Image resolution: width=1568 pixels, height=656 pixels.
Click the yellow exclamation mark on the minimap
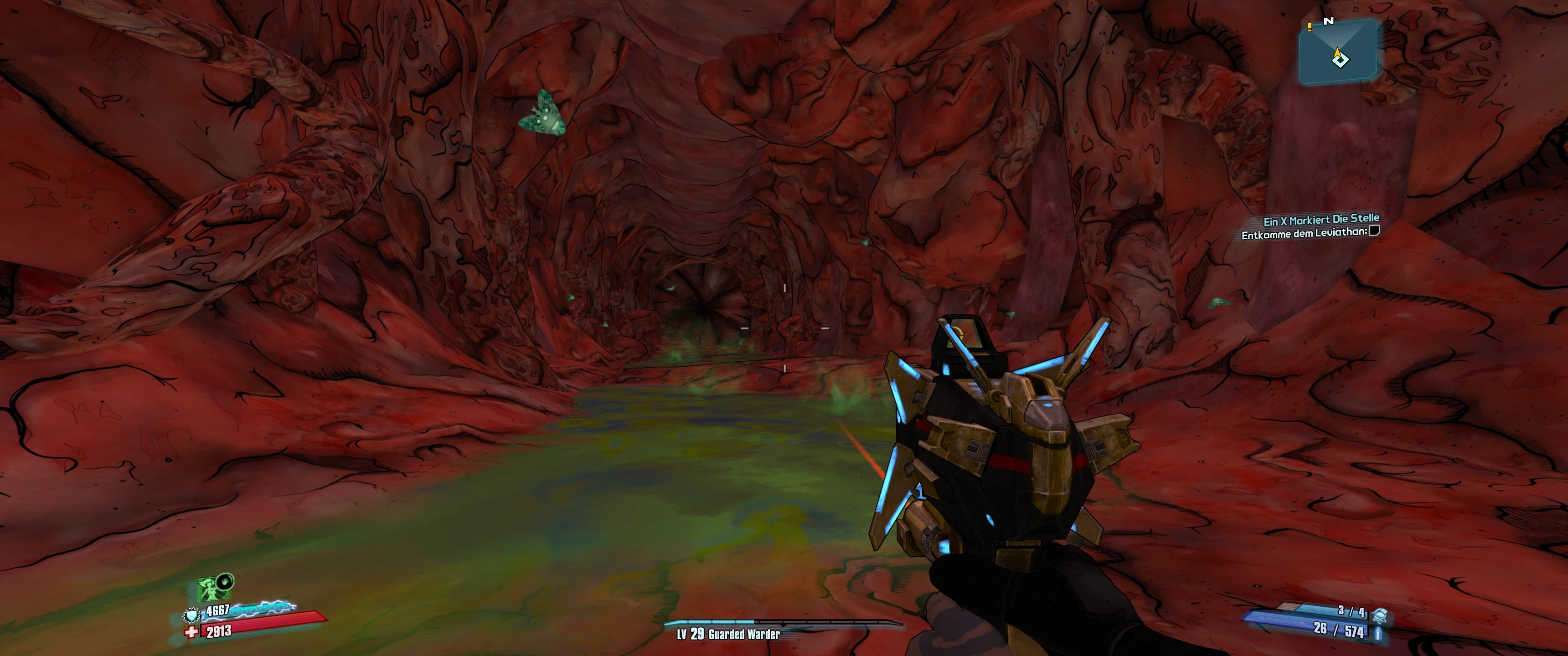[x=1309, y=27]
